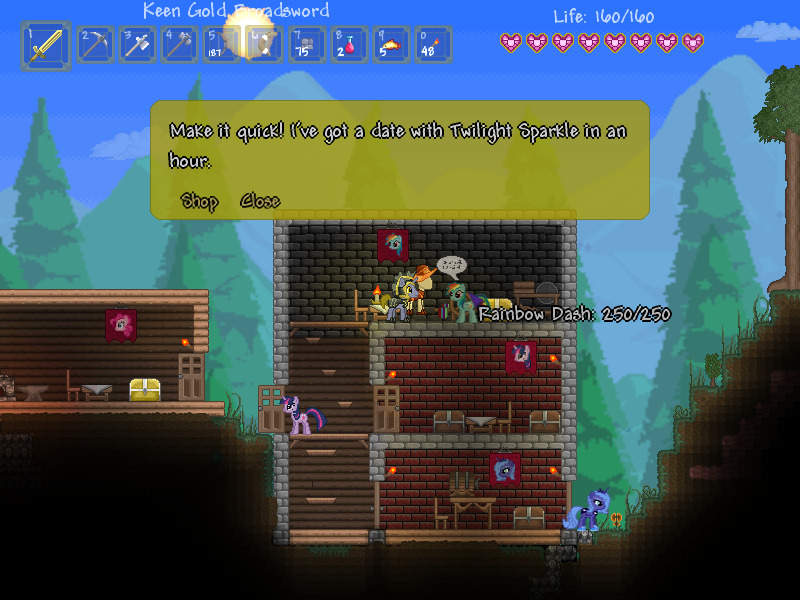
Task: Open the Shop from the dialogue
Action: pos(200,201)
